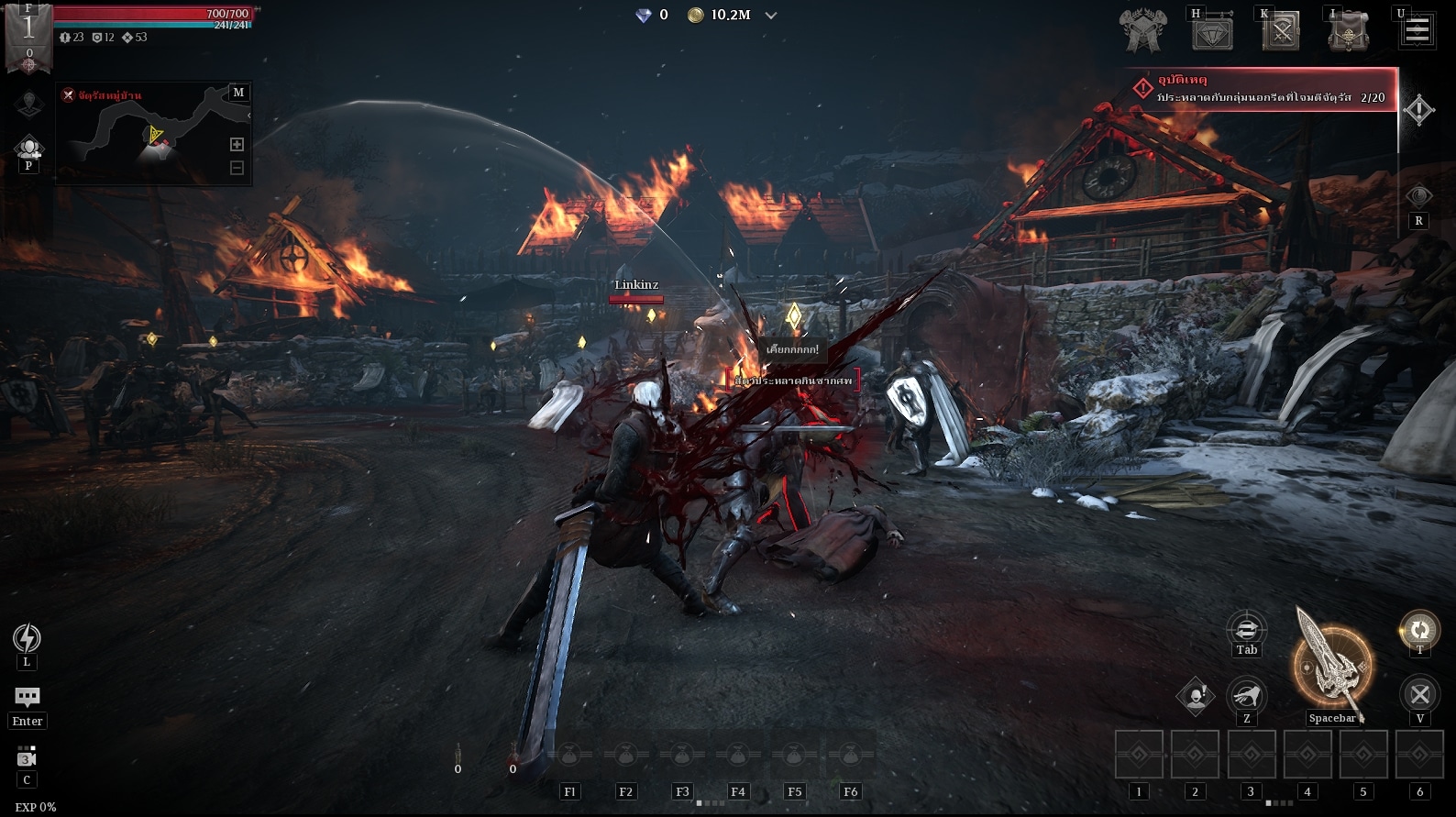The height and width of the screenshot is (817, 1456).
Task: Open the diamond shop sign
Action: click(1212, 33)
